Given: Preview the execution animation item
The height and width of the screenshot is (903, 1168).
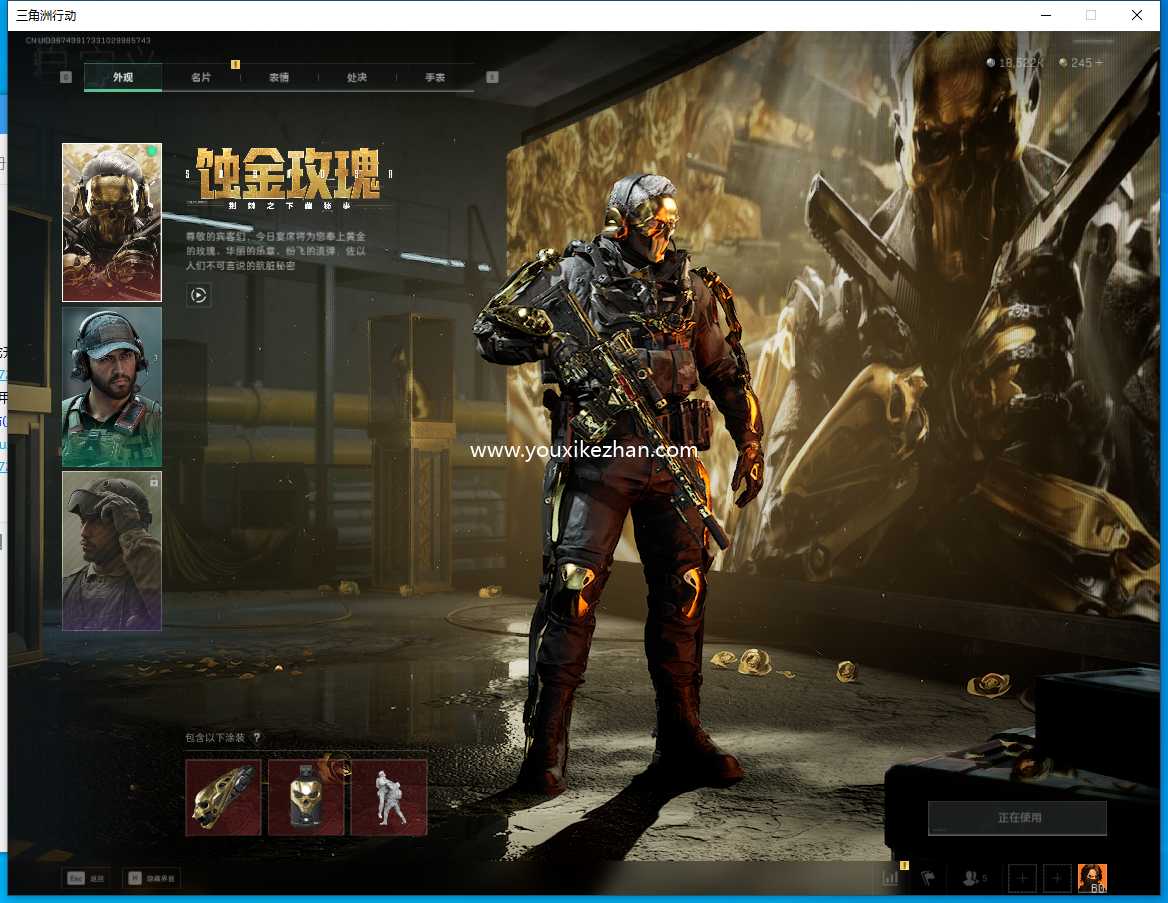Looking at the screenshot, I should coord(389,797).
